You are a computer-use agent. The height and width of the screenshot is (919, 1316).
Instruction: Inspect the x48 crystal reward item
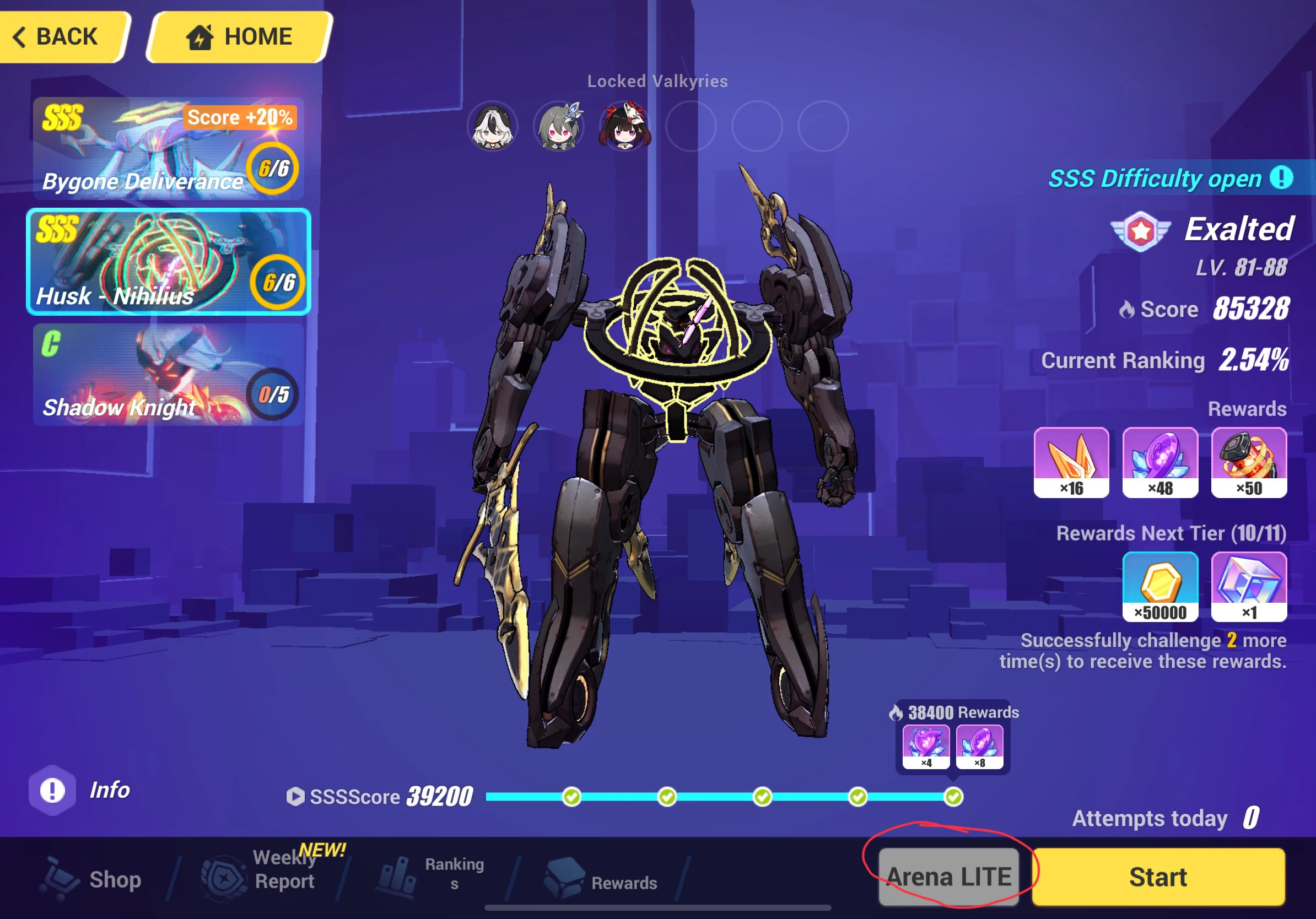click(x=1159, y=463)
